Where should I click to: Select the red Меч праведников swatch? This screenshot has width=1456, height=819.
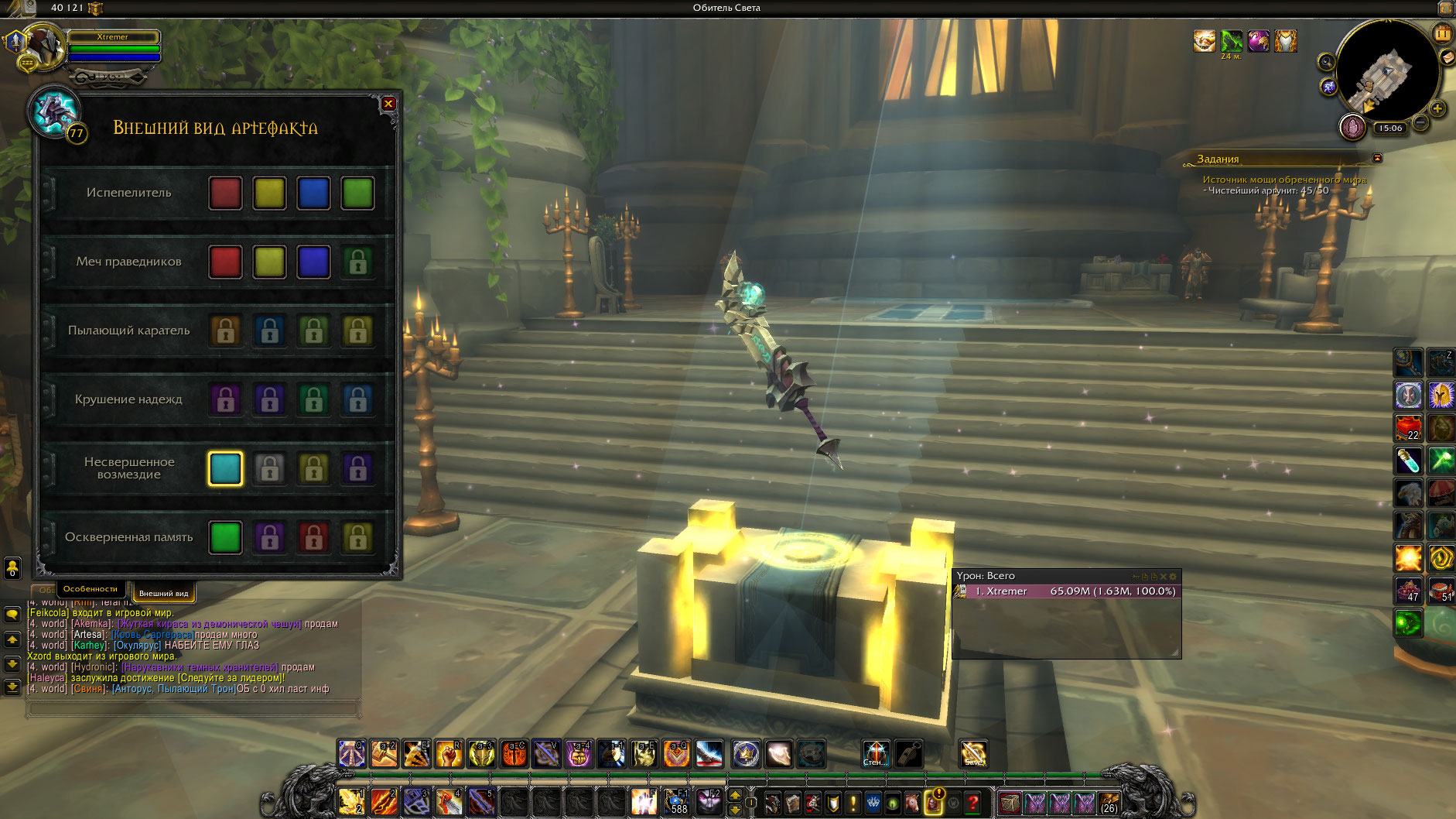pyautogui.click(x=225, y=262)
